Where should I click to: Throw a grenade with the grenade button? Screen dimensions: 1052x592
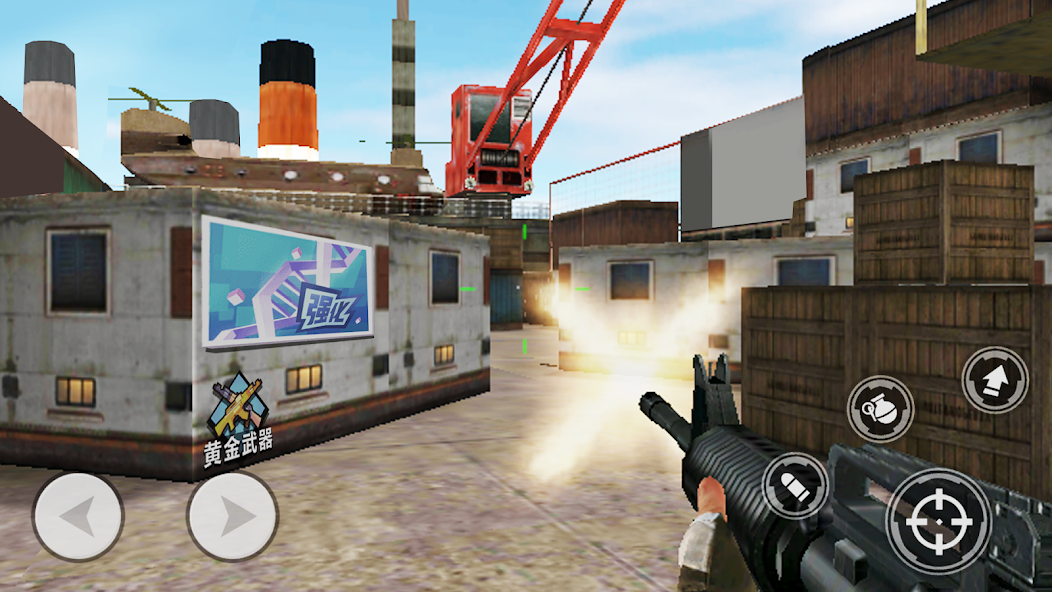(880, 409)
